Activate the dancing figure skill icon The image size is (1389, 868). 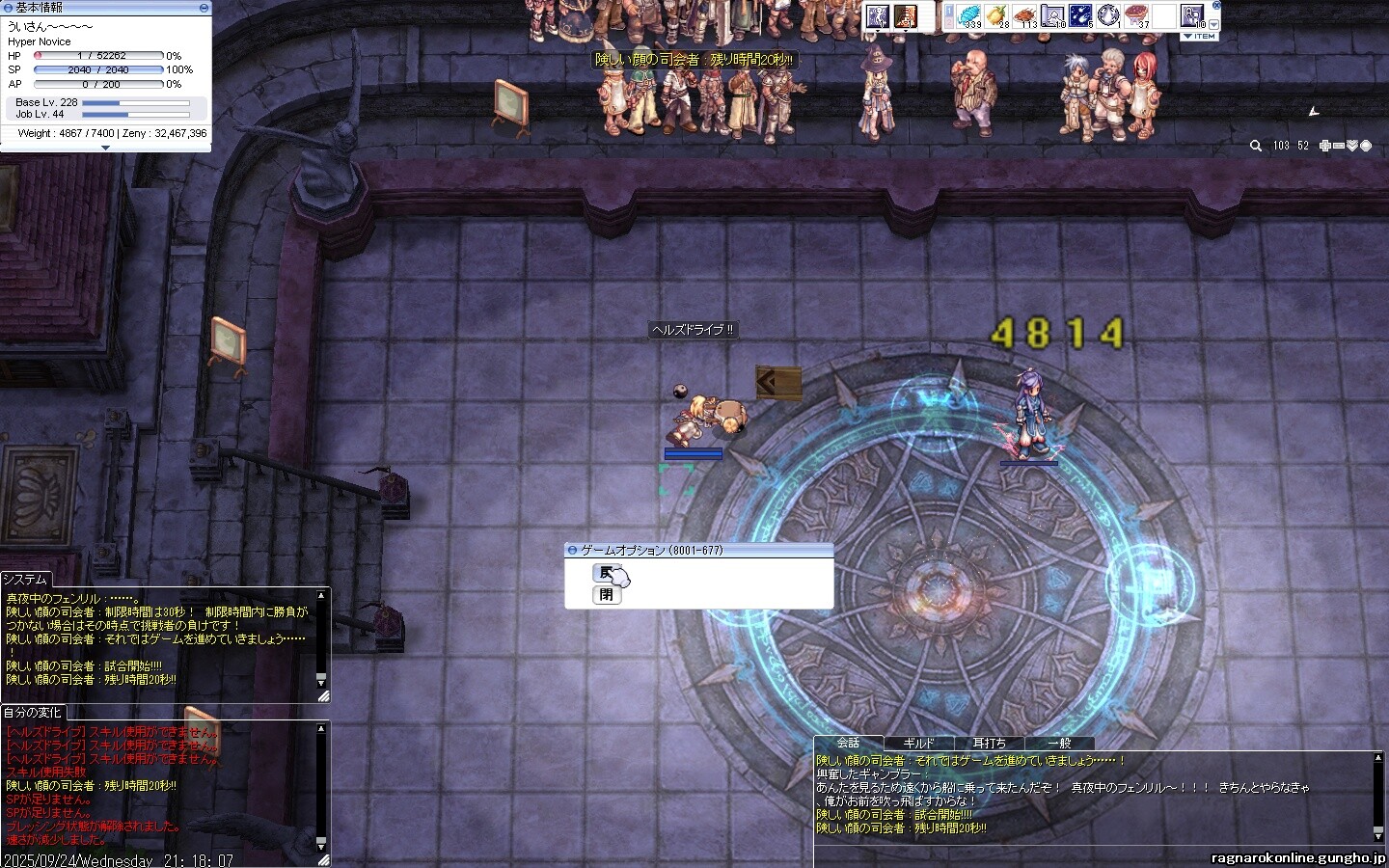(877, 15)
